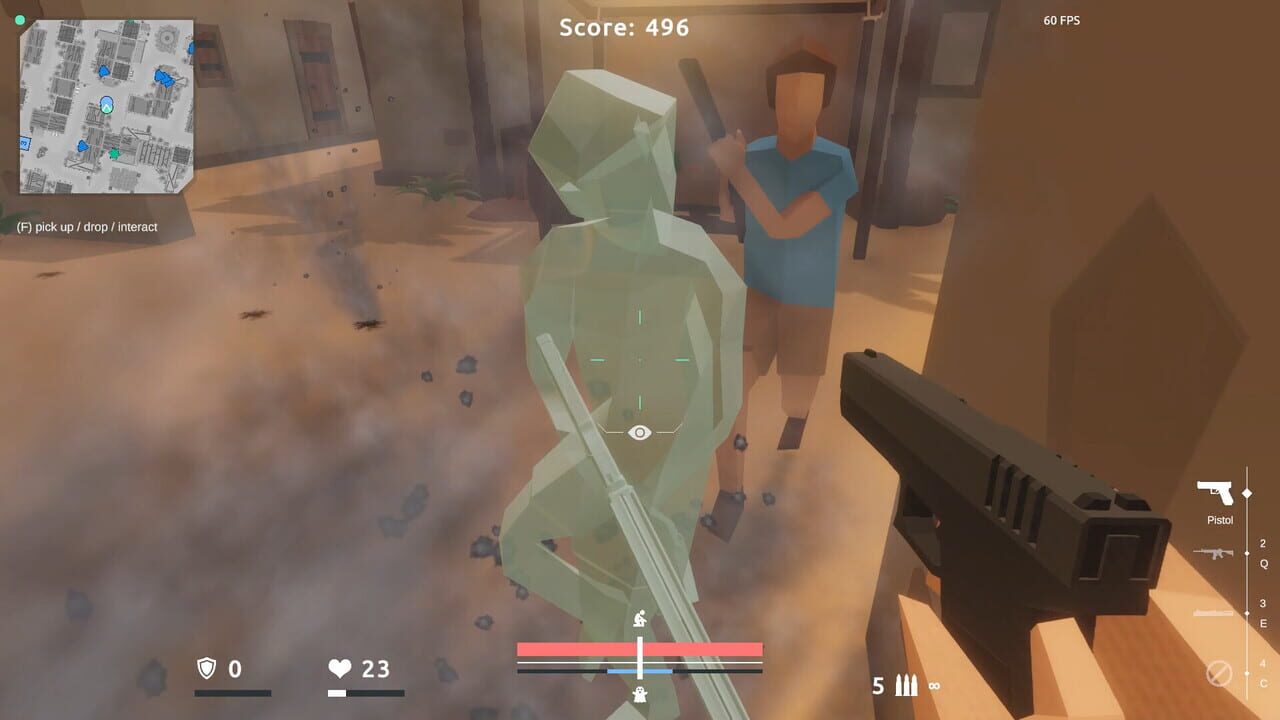
Task: Click the Score: 496 header text
Action: click(622, 28)
